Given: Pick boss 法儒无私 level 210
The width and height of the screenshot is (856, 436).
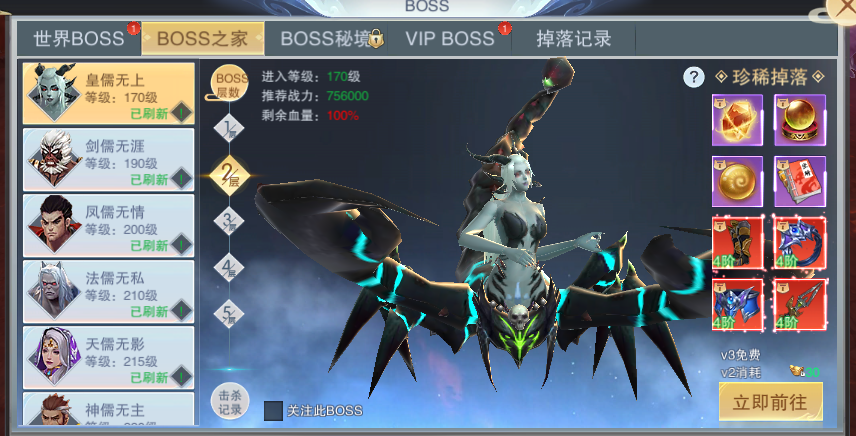Looking at the screenshot, I should pos(108,291).
